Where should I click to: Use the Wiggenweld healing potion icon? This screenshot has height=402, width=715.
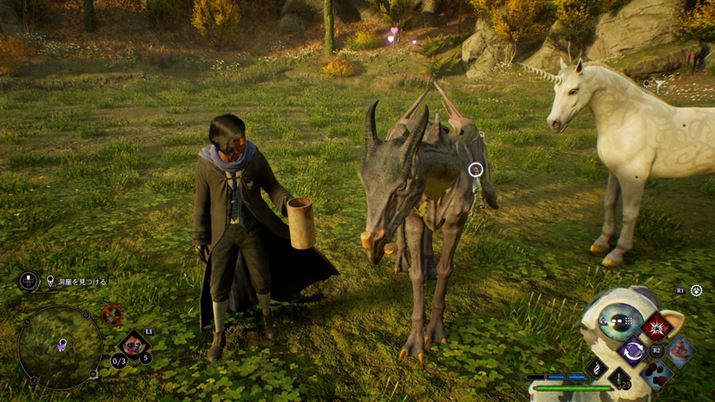[618, 379]
